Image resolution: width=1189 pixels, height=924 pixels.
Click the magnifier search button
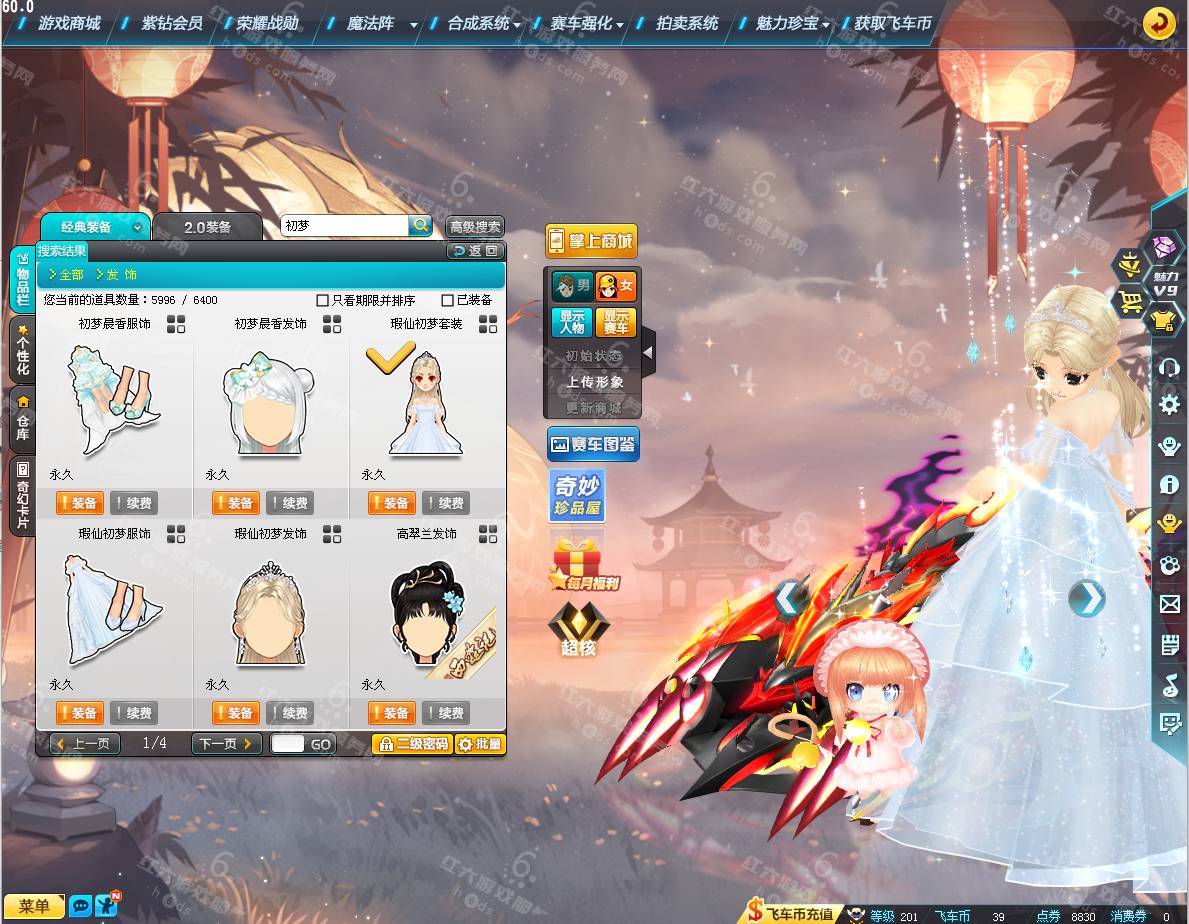pyautogui.click(x=421, y=226)
